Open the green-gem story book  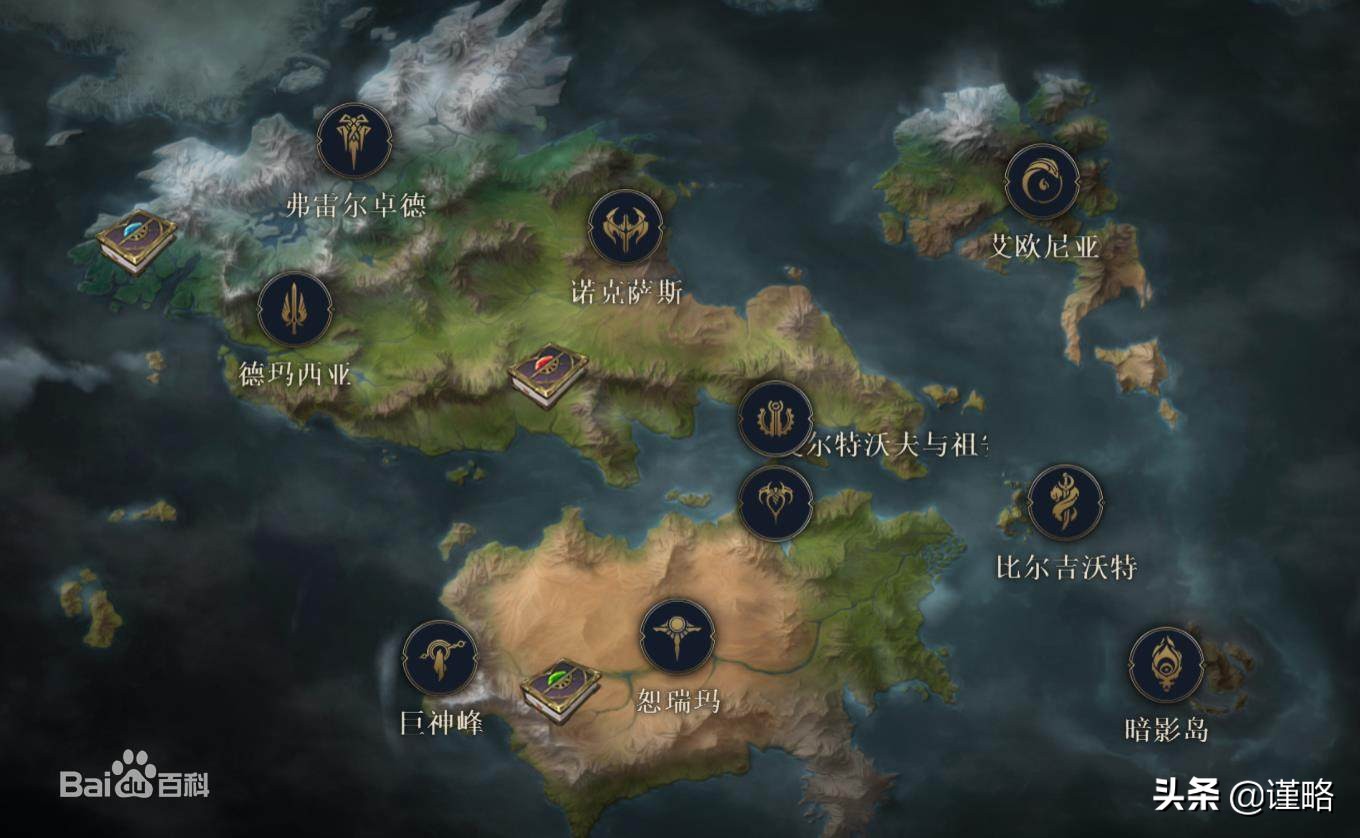pos(560,691)
